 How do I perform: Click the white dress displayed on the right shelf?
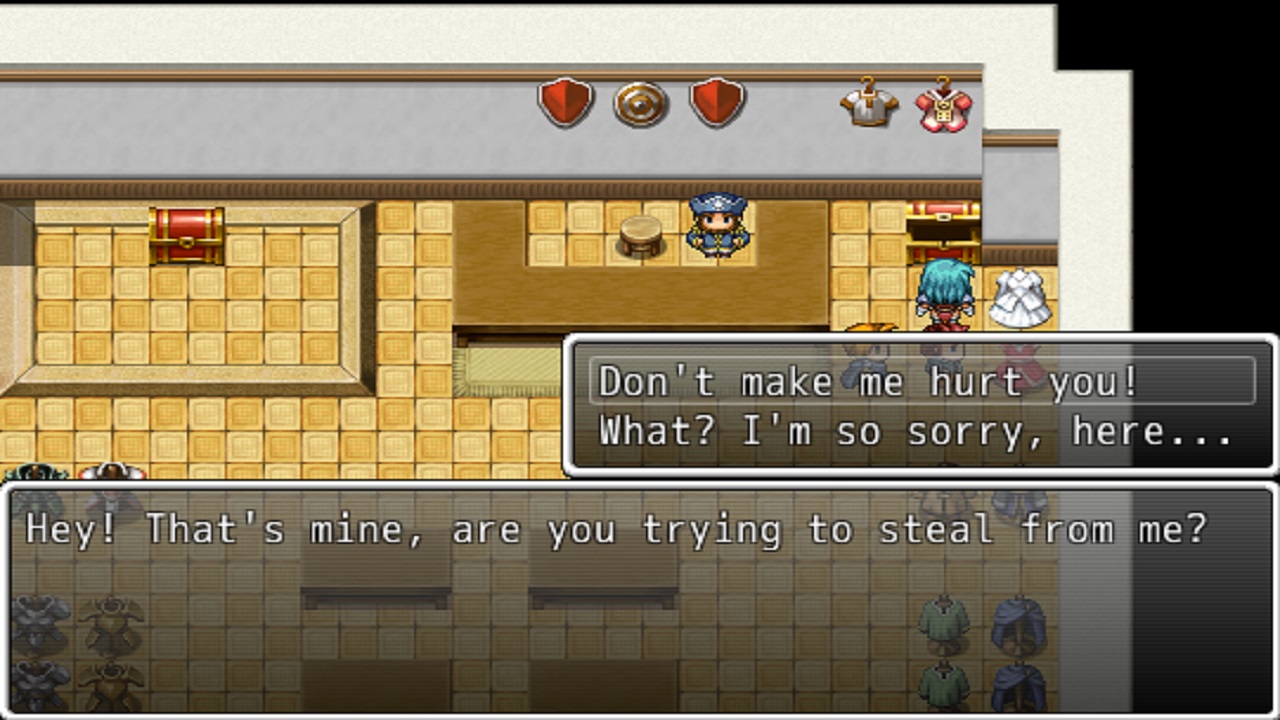[x=1023, y=298]
